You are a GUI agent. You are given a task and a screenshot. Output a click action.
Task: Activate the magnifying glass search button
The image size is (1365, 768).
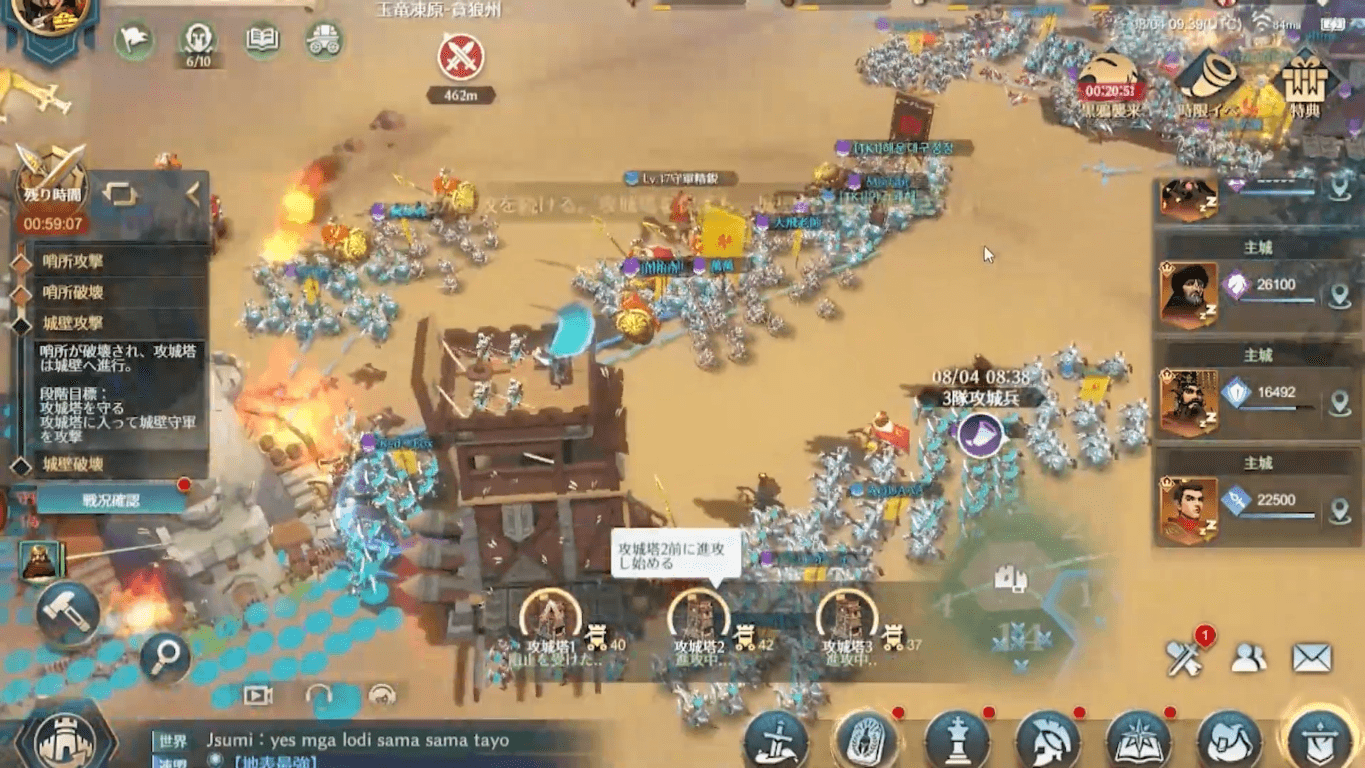[x=165, y=656]
